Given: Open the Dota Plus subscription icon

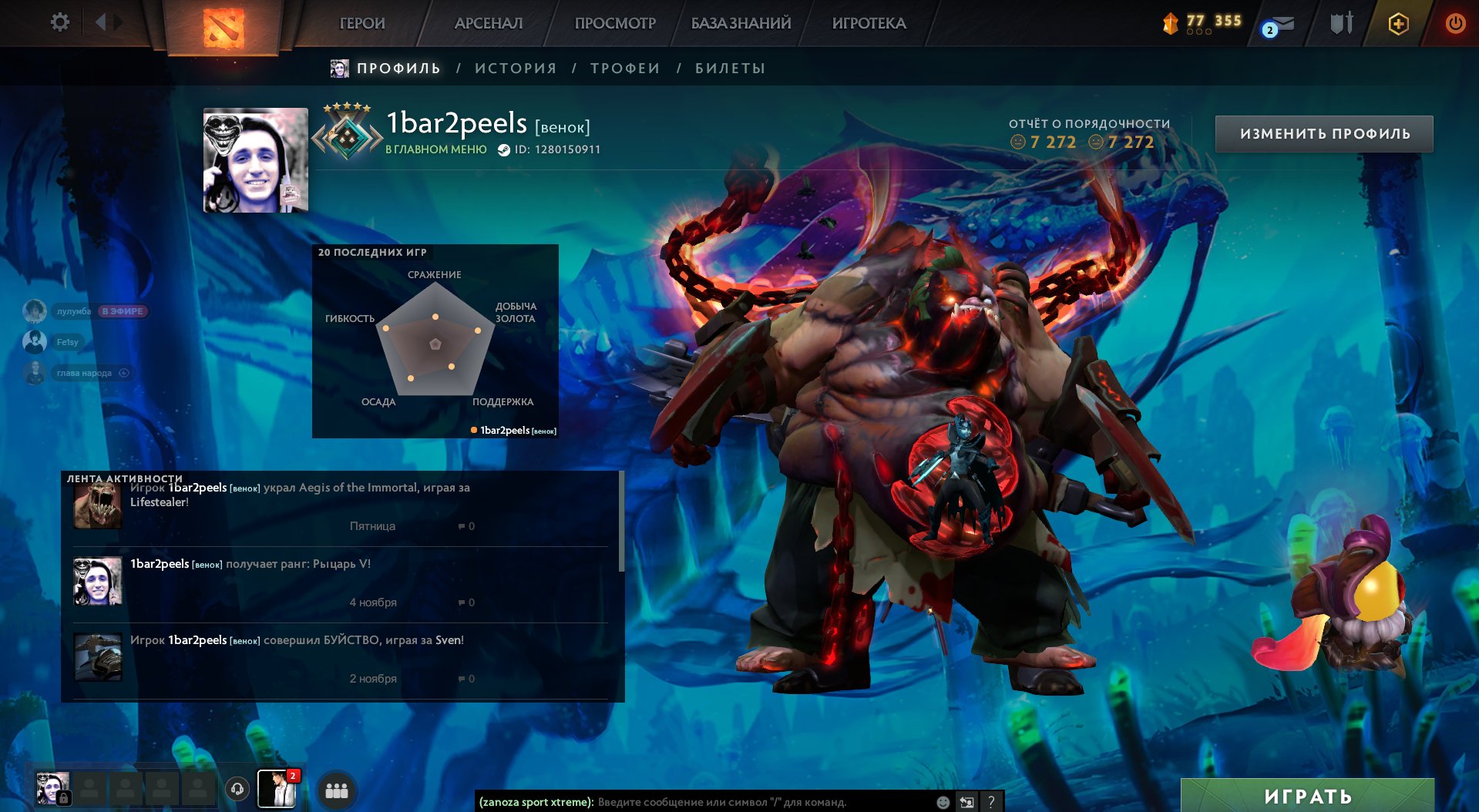Looking at the screenshot, I should [x=1397, y=24].
